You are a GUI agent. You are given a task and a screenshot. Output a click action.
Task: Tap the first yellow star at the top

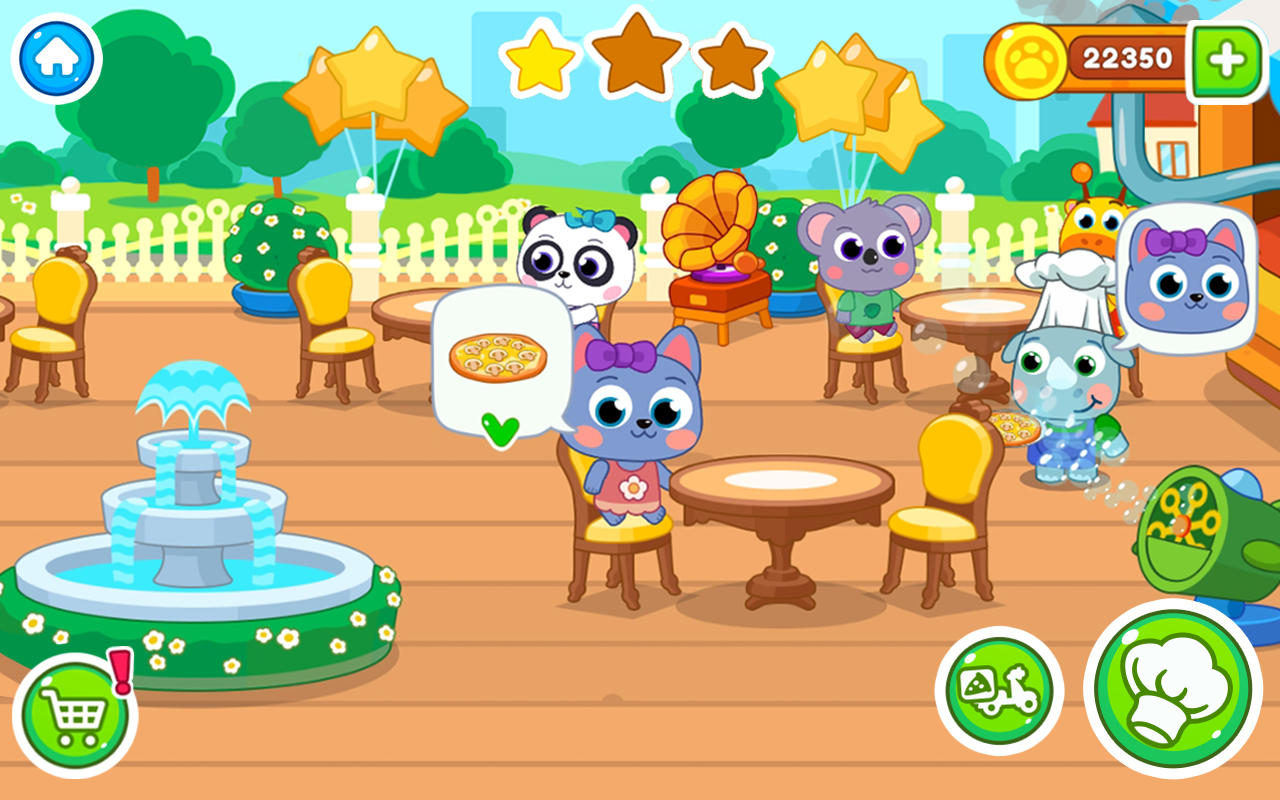click(x=540, y=63)
